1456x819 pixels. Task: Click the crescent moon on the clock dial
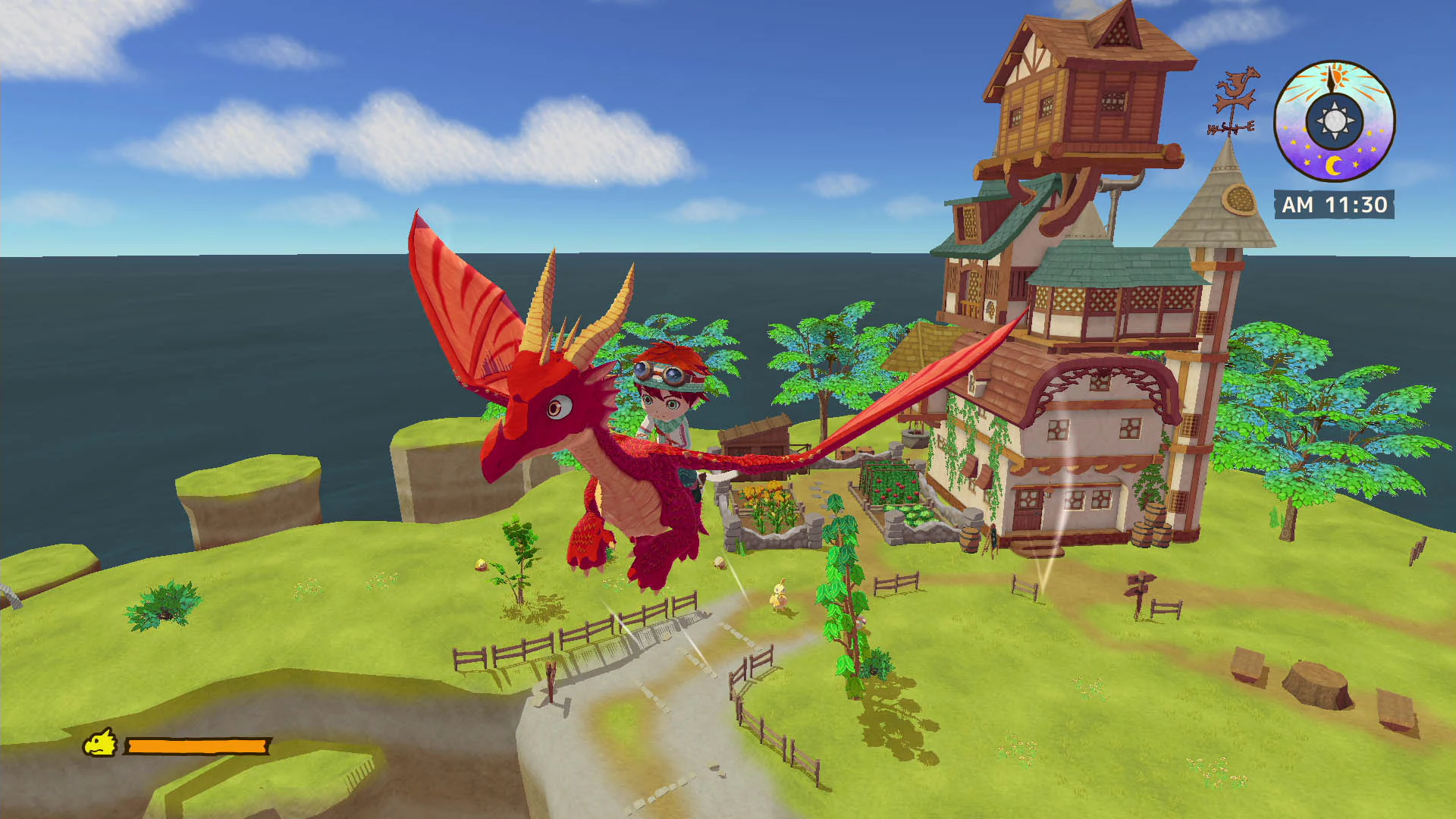tap(1335, 164)
